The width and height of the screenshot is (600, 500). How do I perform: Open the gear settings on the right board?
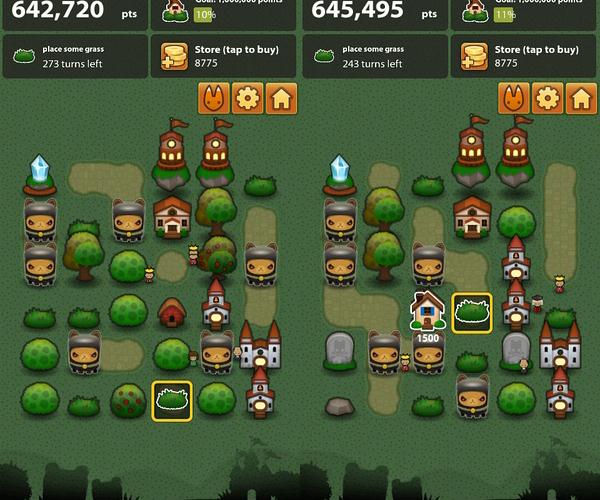(x=547, y=98)
